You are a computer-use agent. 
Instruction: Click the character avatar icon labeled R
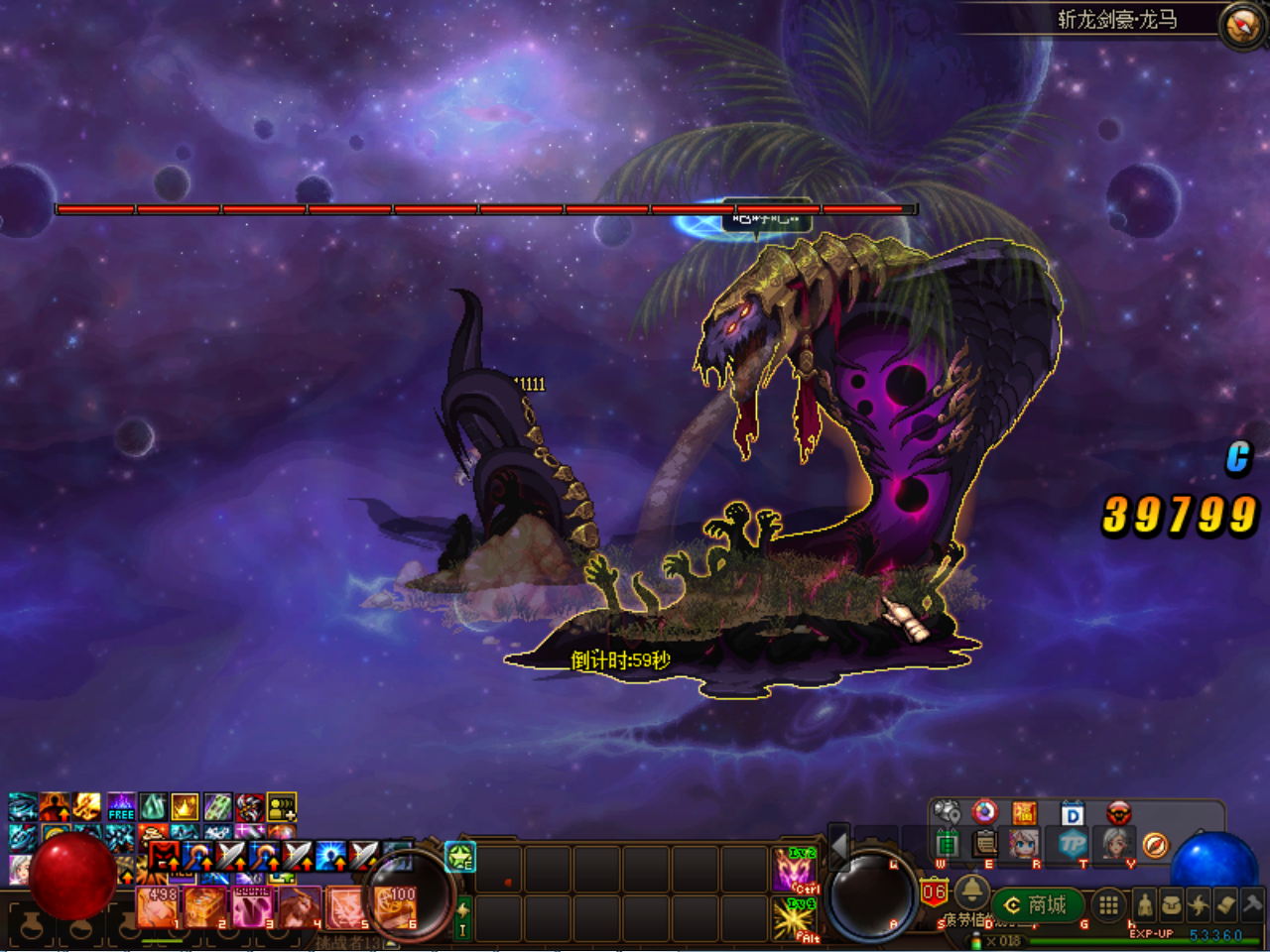coord(1022,845)
